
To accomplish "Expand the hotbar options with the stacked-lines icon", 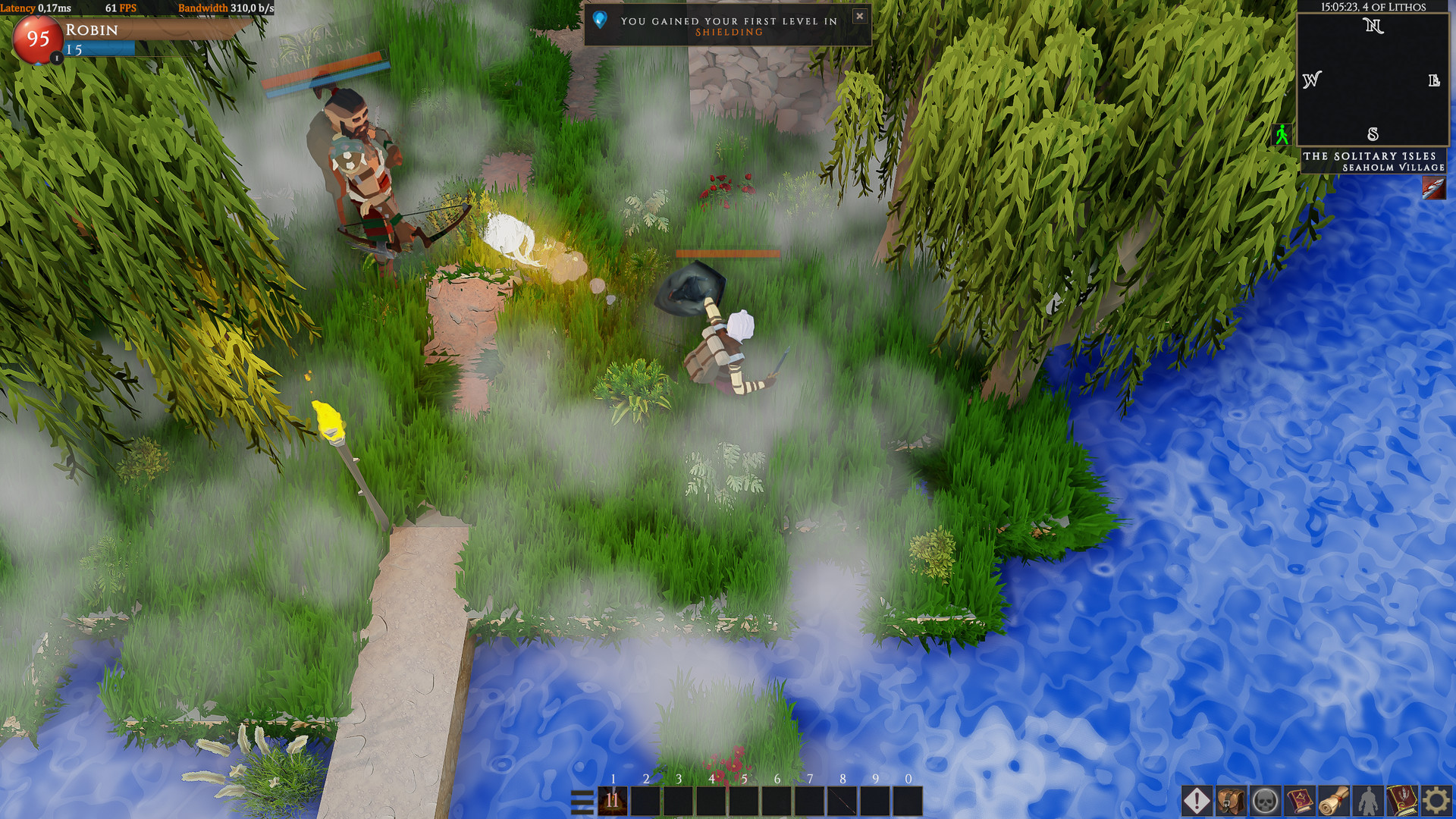I will (582, 802).
